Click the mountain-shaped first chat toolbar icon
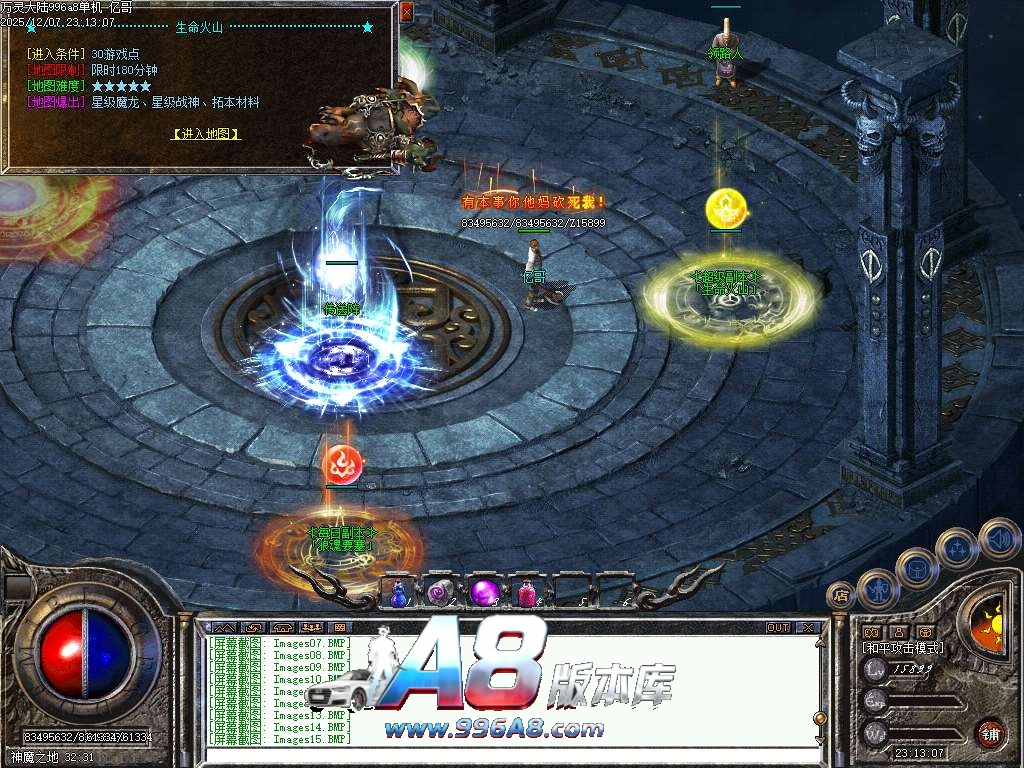The width and height of the screenshot is (1024, 768). (x=222, y=628)
